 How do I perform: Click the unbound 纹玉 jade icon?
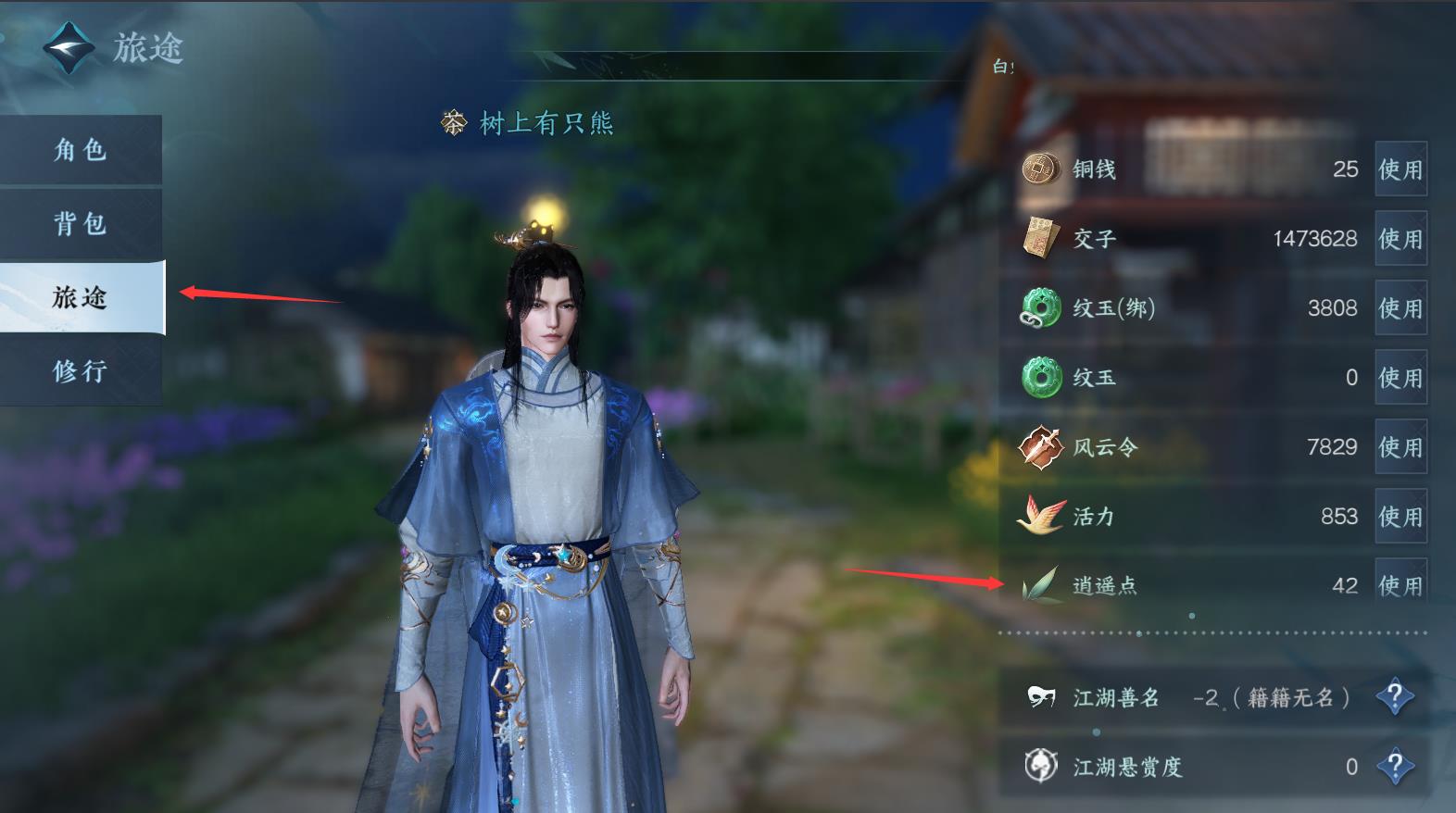[x=1045, y=378]
